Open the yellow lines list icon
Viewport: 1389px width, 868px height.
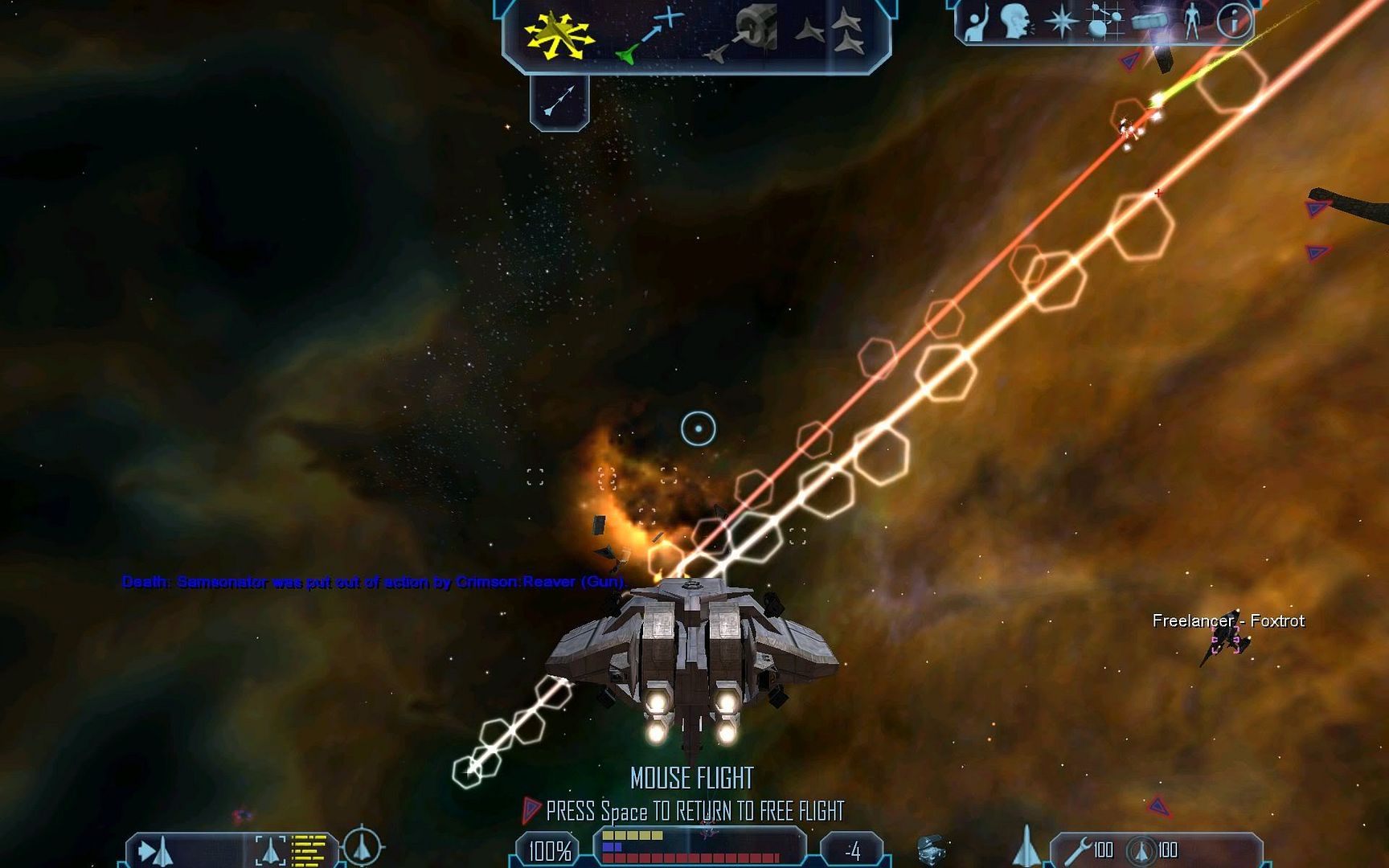[x=309, y=851]
